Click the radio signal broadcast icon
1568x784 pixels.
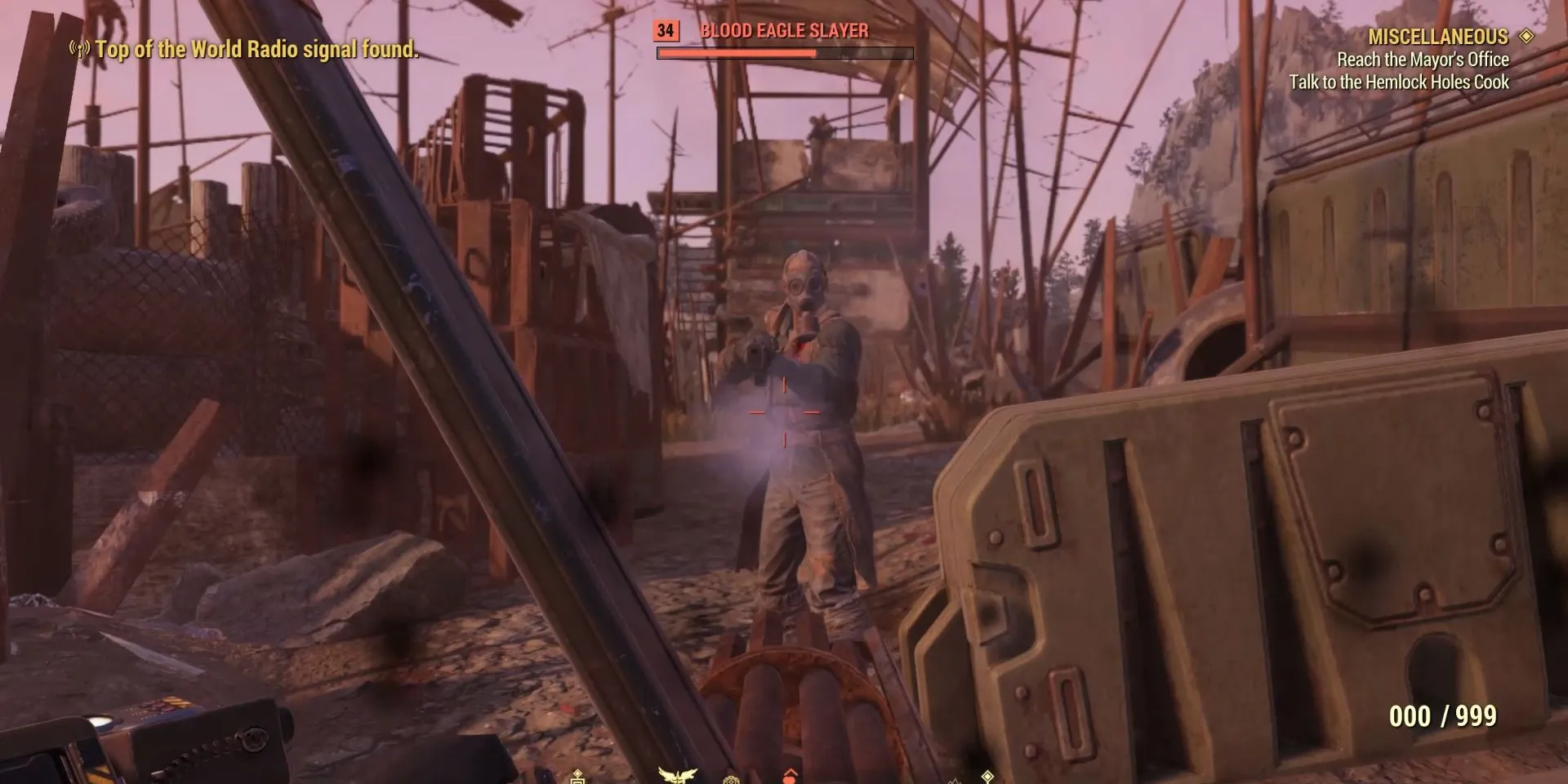click(x=79, y=50)
